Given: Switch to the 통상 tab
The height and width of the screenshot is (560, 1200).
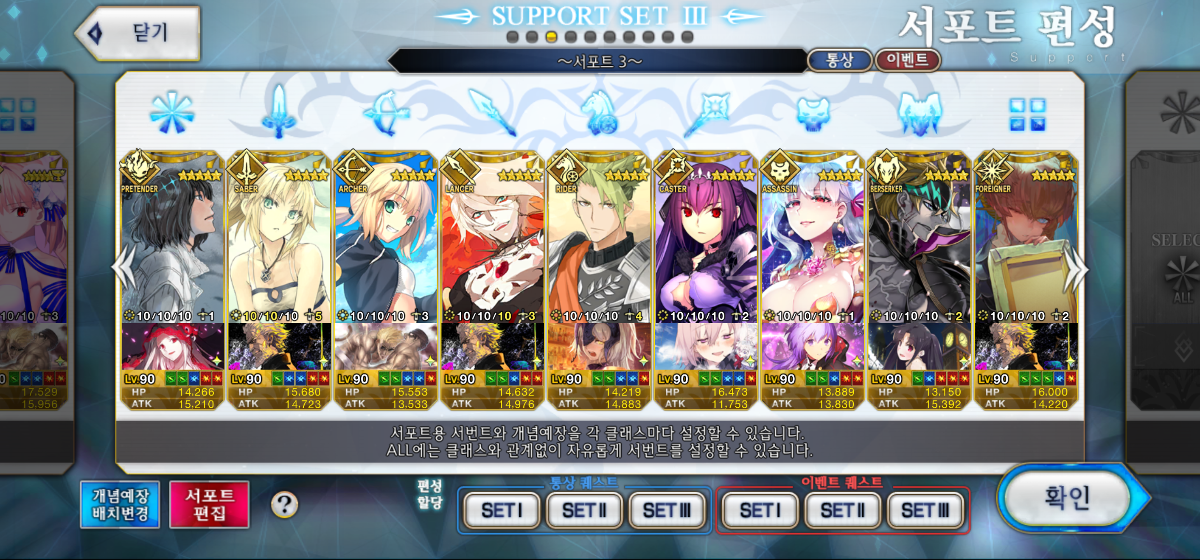Looking at the screenshot, I should coord(839,60).
